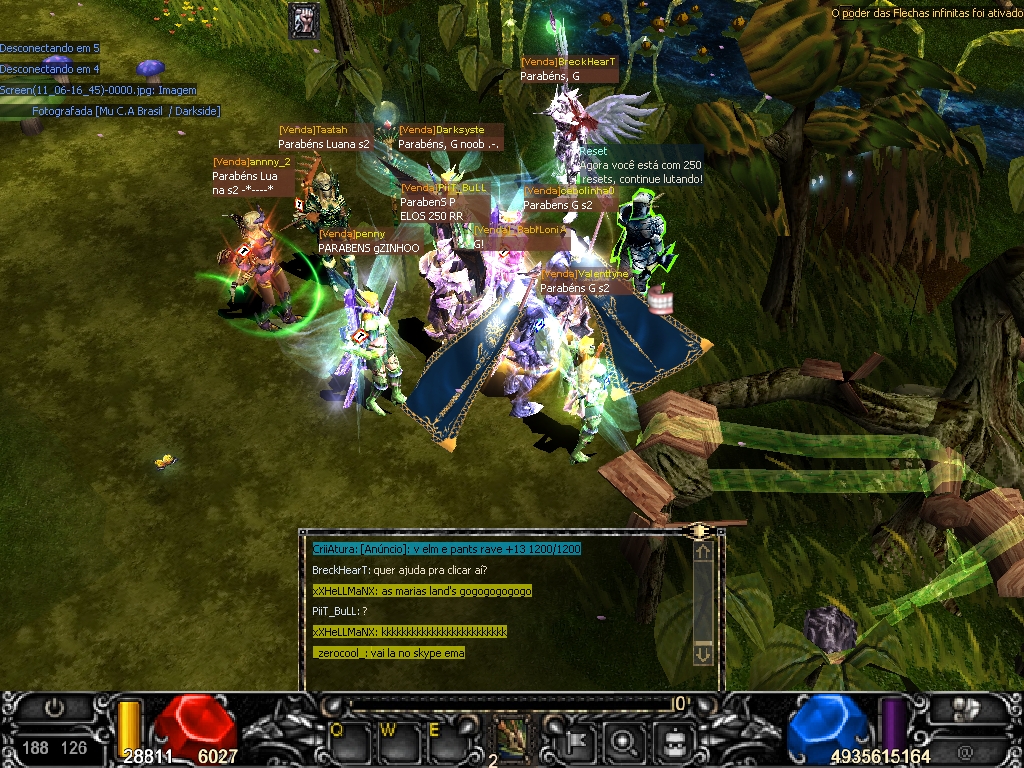Click the flag icon button
Image resolution: width=1024 pixels, height=768 pixels.
[x=578, y=741]
